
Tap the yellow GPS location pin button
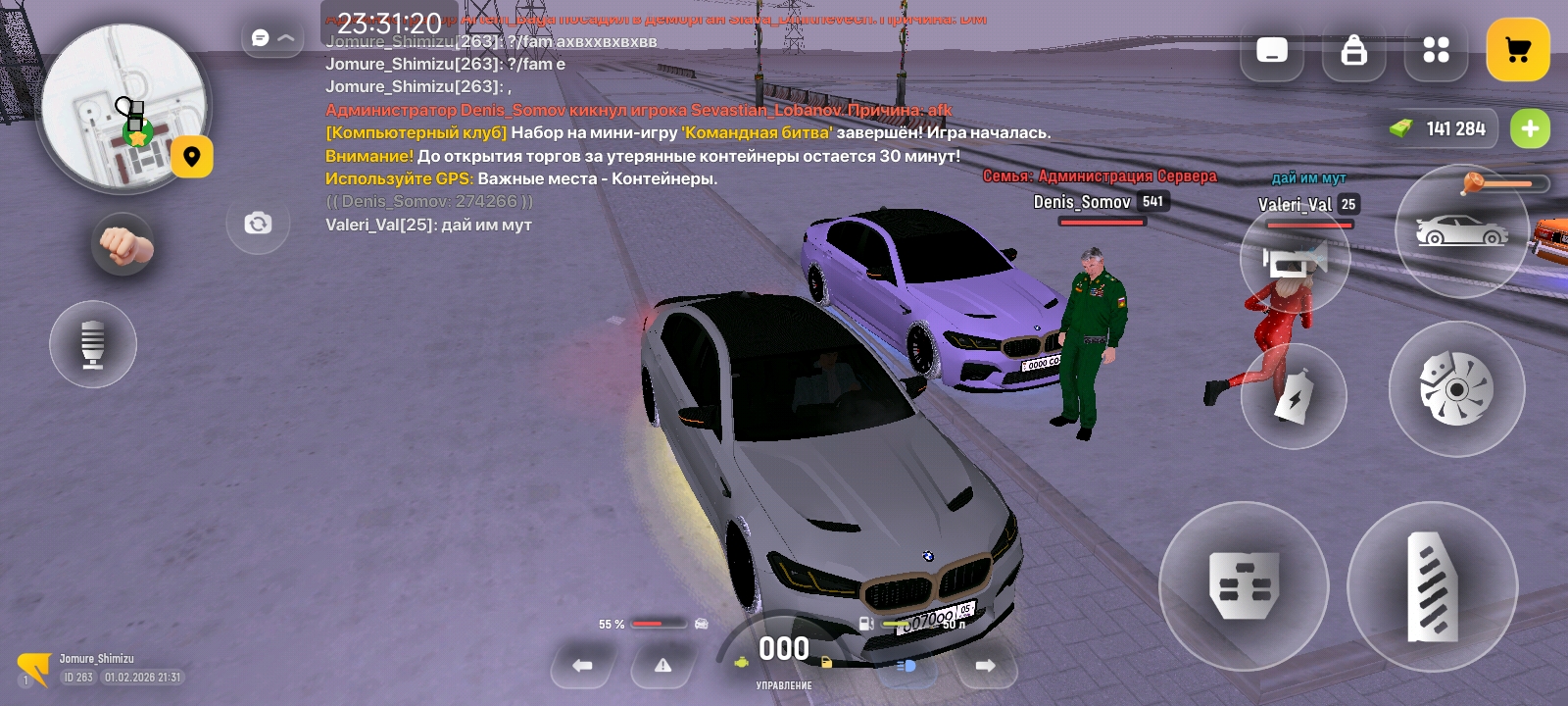192,157
